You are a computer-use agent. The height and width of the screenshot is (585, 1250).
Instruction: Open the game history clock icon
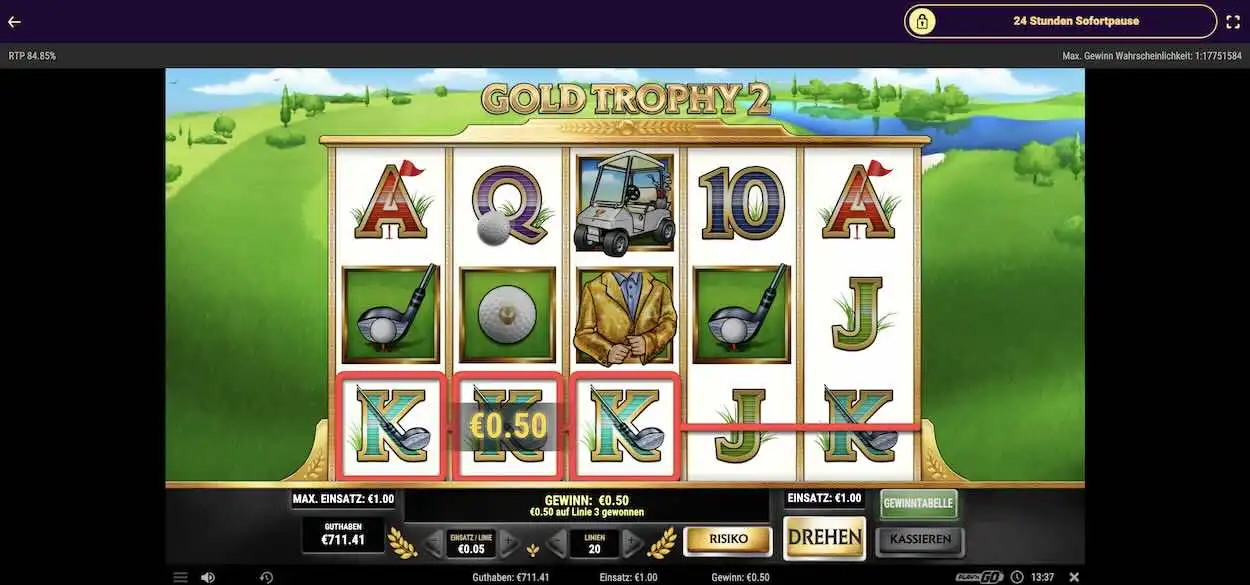click(x=266, y=577)
